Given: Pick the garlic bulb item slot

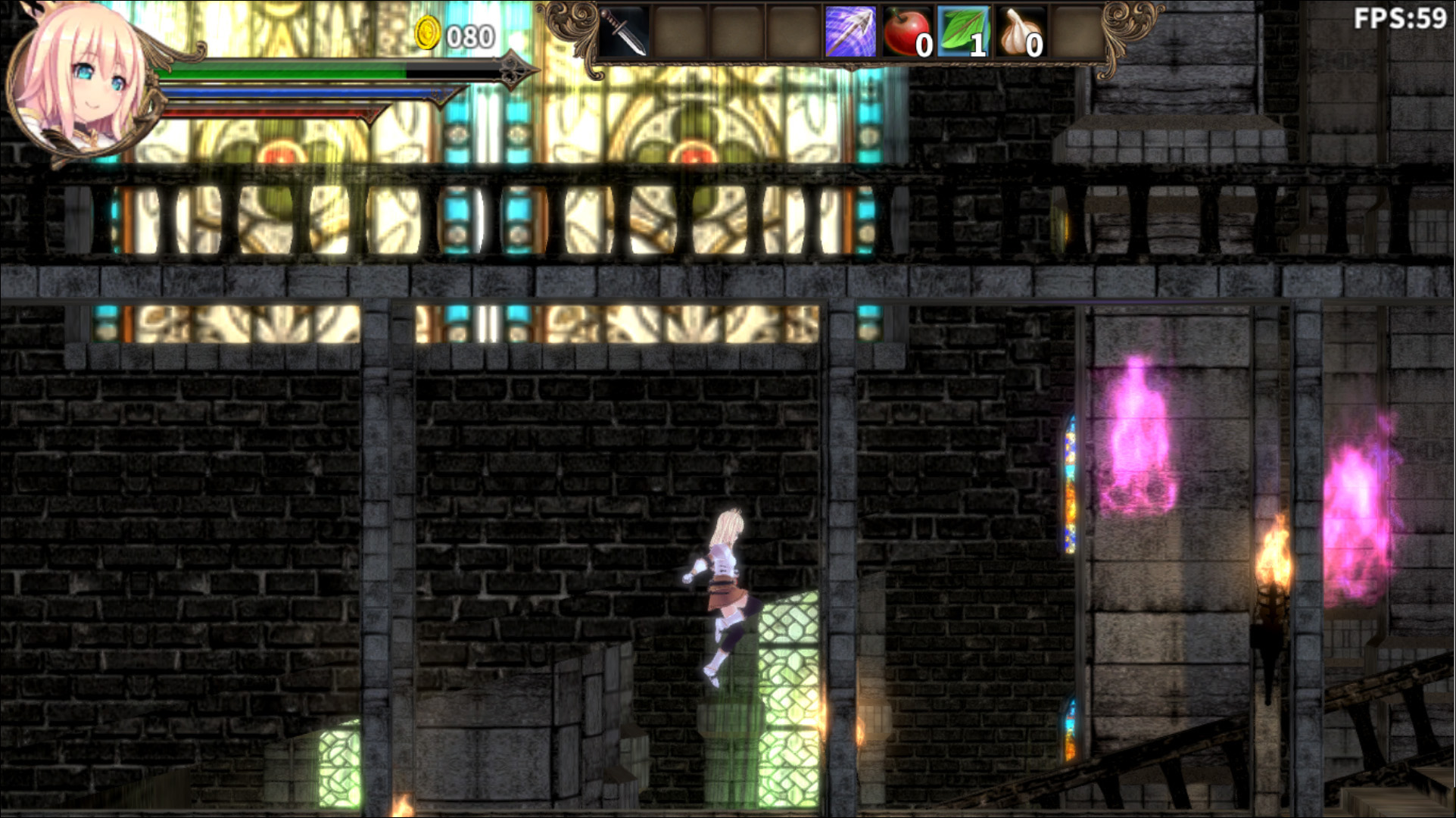Looking at the screenshot, I should [1020, 33].
